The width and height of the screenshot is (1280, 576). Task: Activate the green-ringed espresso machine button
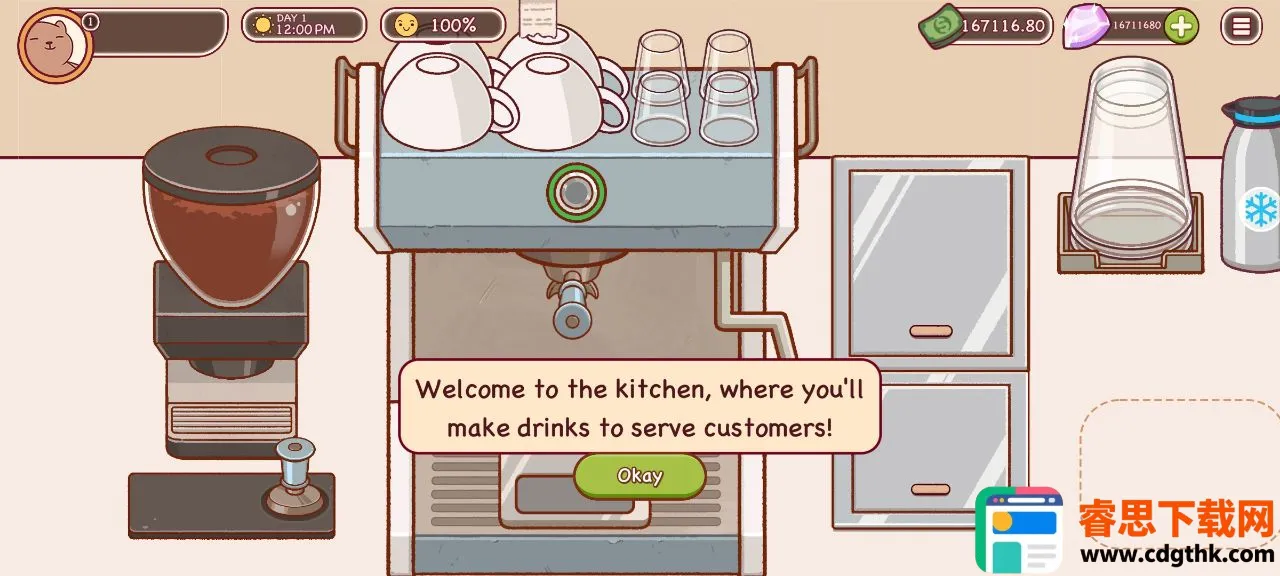(576, 192)
